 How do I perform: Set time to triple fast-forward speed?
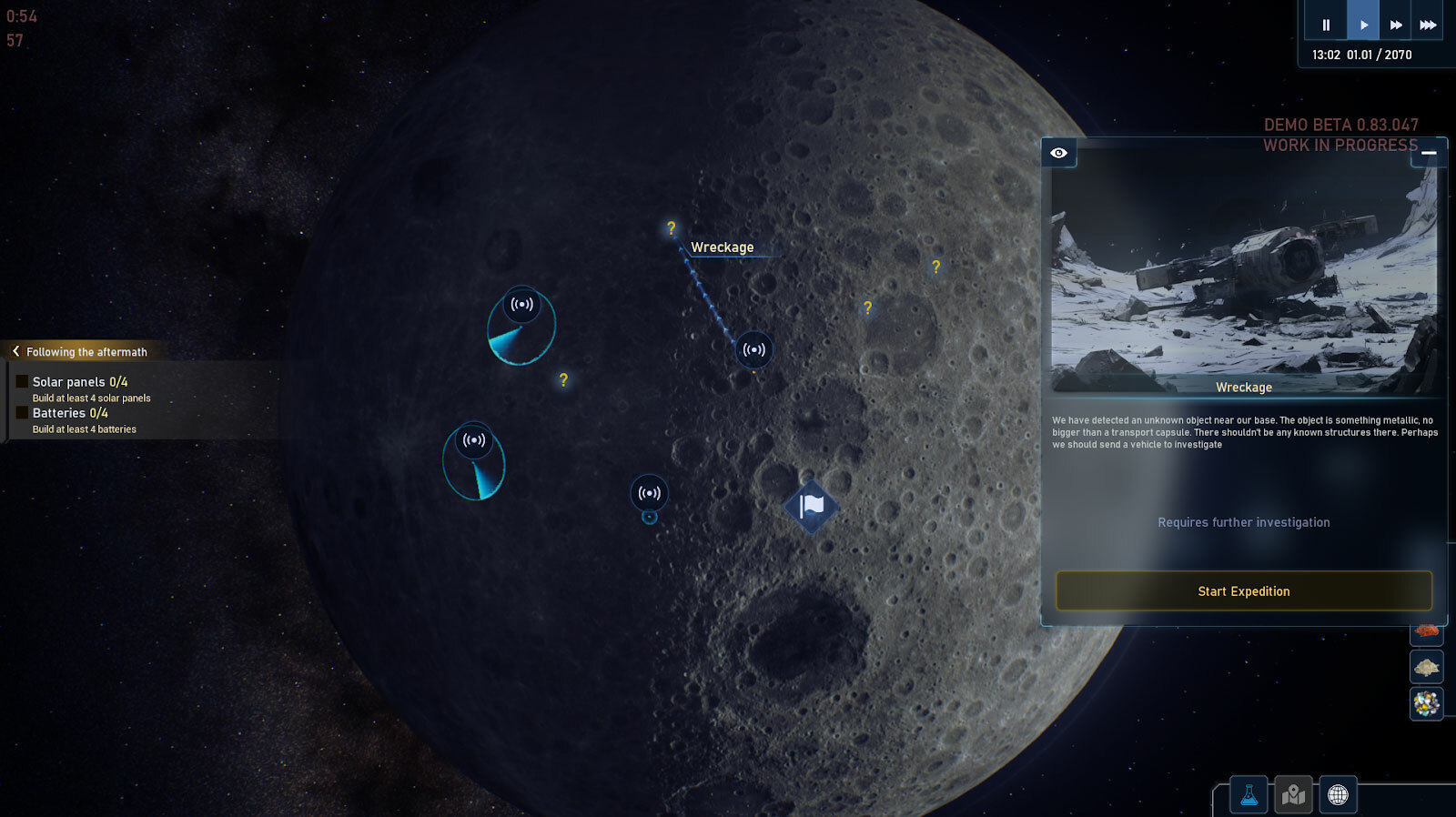pyautogui.click(x=1428, y=25)
